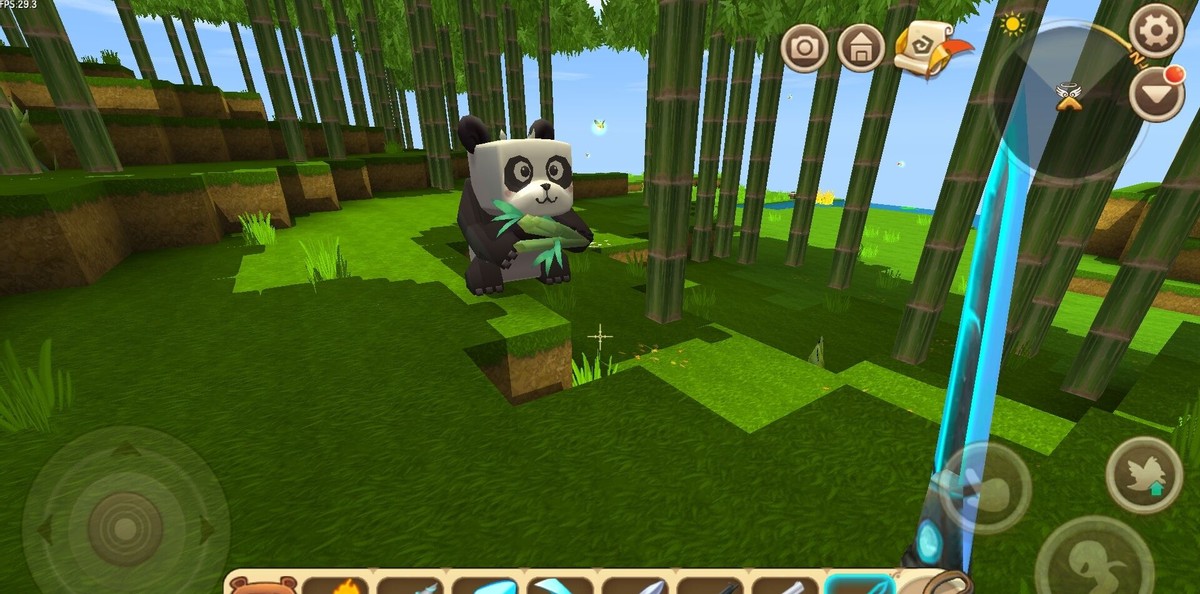Open the quest scroll with toucan
Image resolution: width=1200 pixels, height=594 pixels.
pyautogui.click(x=929, y=48)
